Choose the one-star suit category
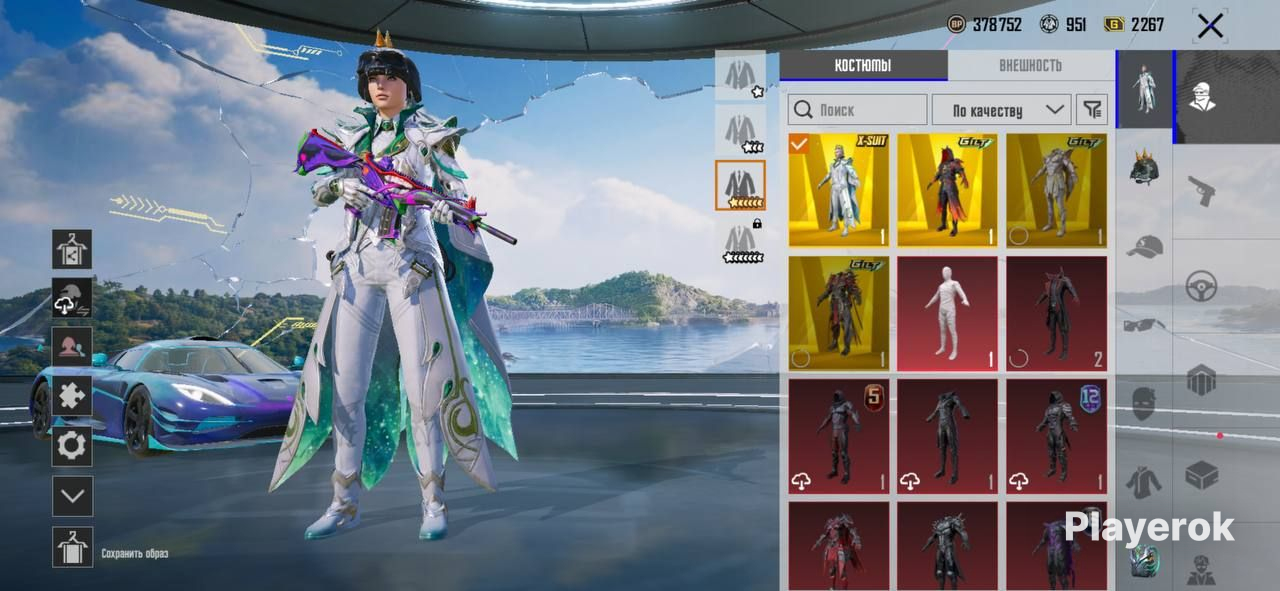This screenshot has width=1280, height=591. coord(741,76)
